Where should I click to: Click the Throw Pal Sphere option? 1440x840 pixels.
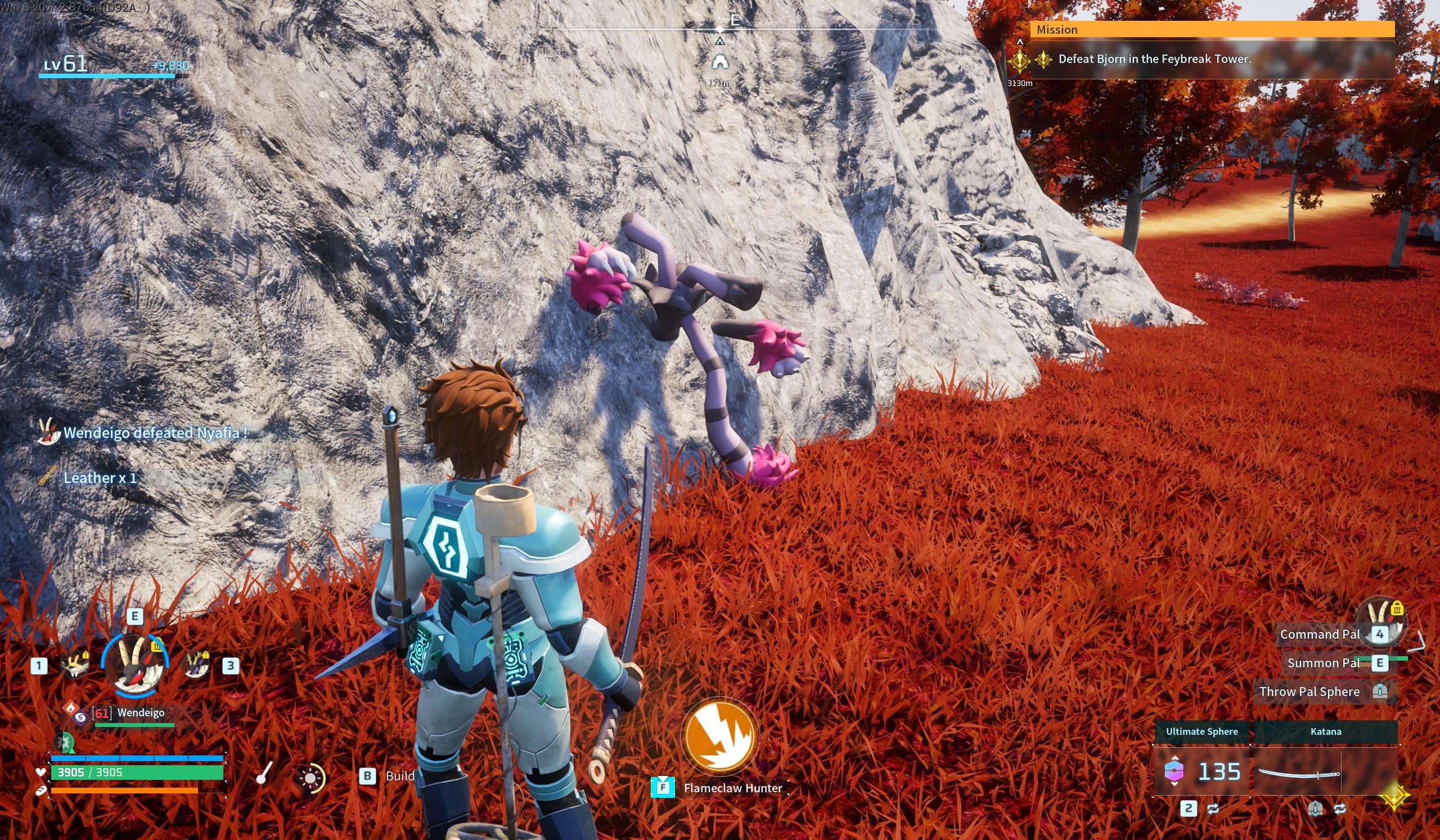click(x=1309, y=692)
